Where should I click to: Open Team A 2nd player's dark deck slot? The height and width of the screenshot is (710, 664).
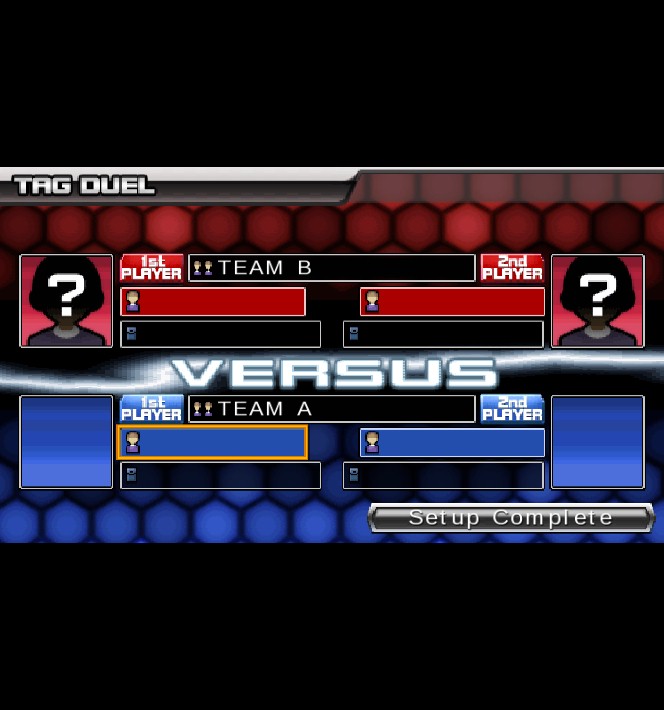click(443, 475)
